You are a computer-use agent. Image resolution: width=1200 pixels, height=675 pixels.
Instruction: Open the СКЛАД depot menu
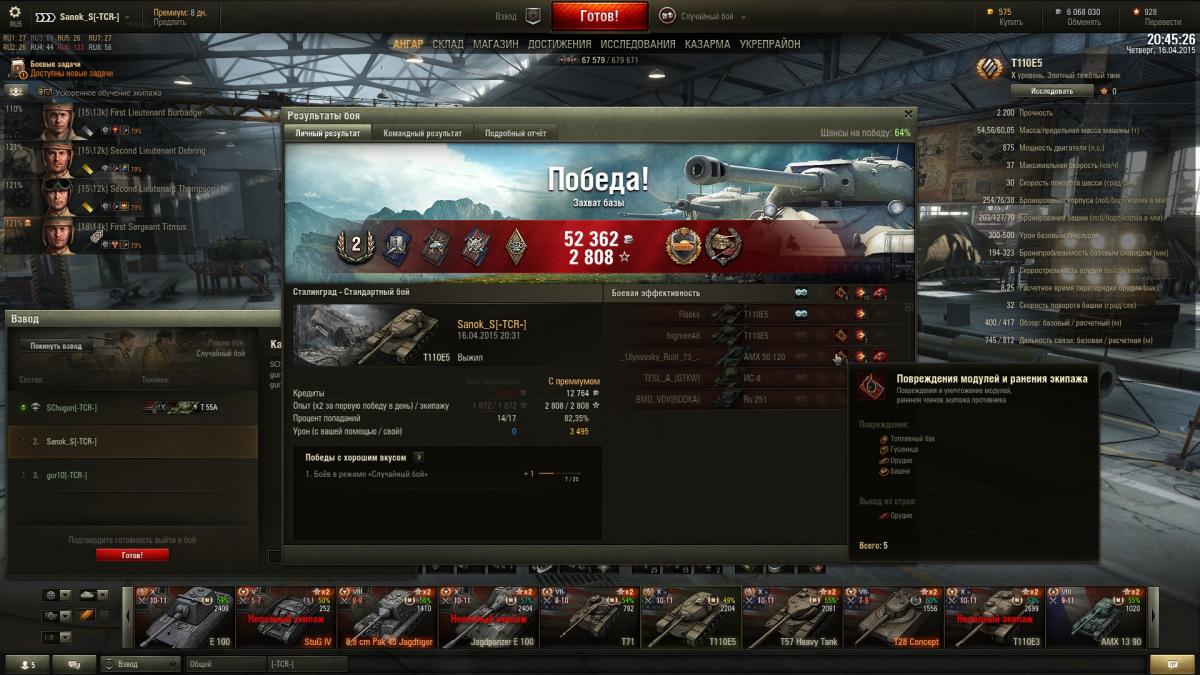tap(448, 44)
